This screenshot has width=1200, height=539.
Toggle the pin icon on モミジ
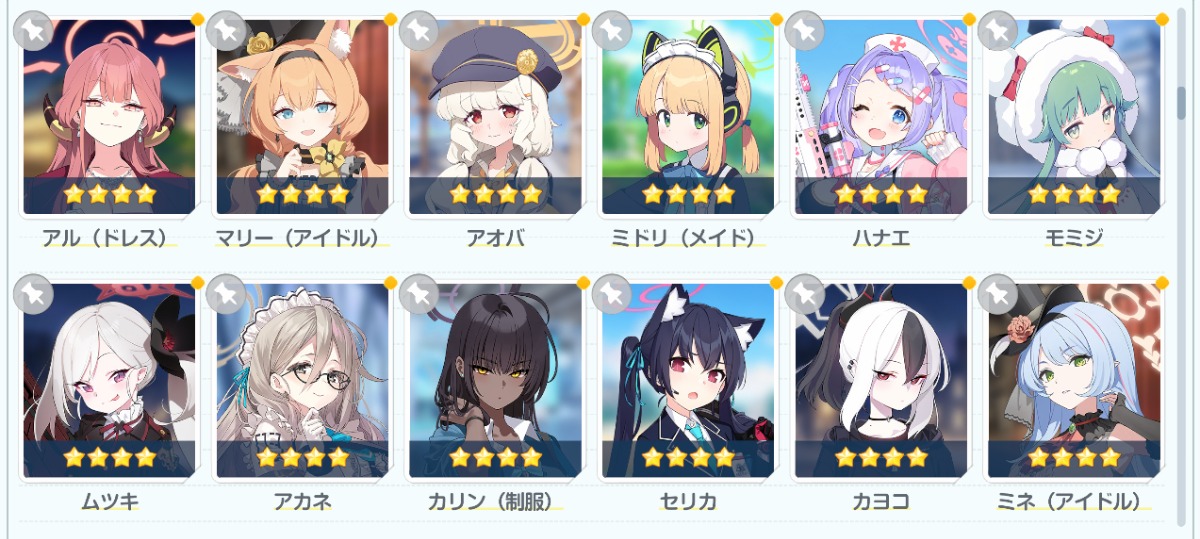coord(997,31)
